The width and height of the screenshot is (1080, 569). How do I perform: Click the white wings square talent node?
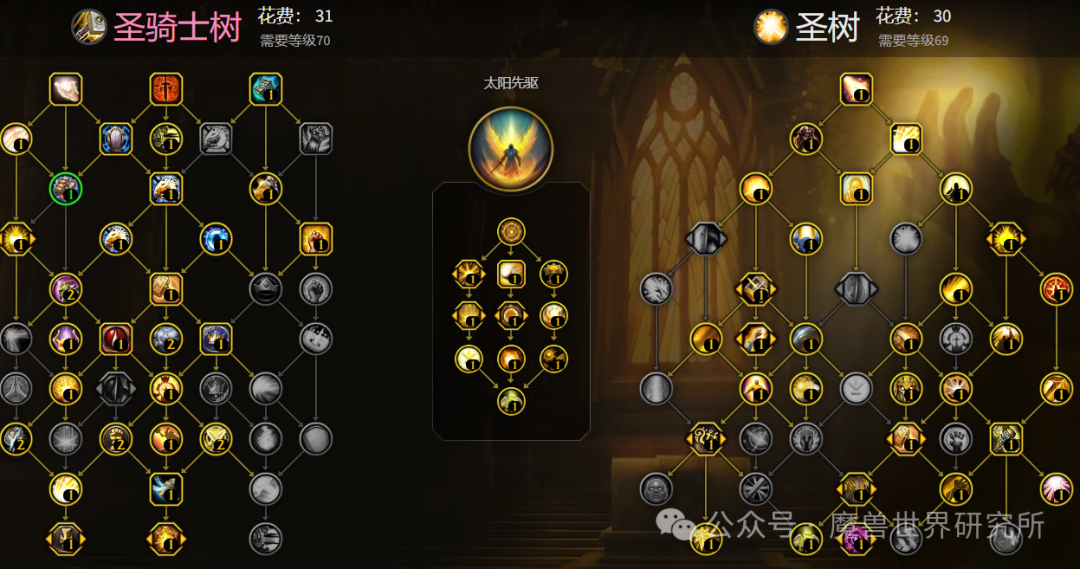166,488
